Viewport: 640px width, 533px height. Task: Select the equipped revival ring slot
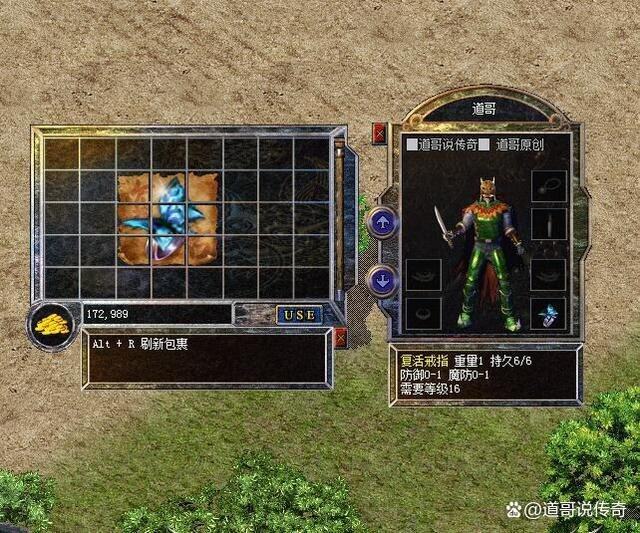tap(548, 313)
